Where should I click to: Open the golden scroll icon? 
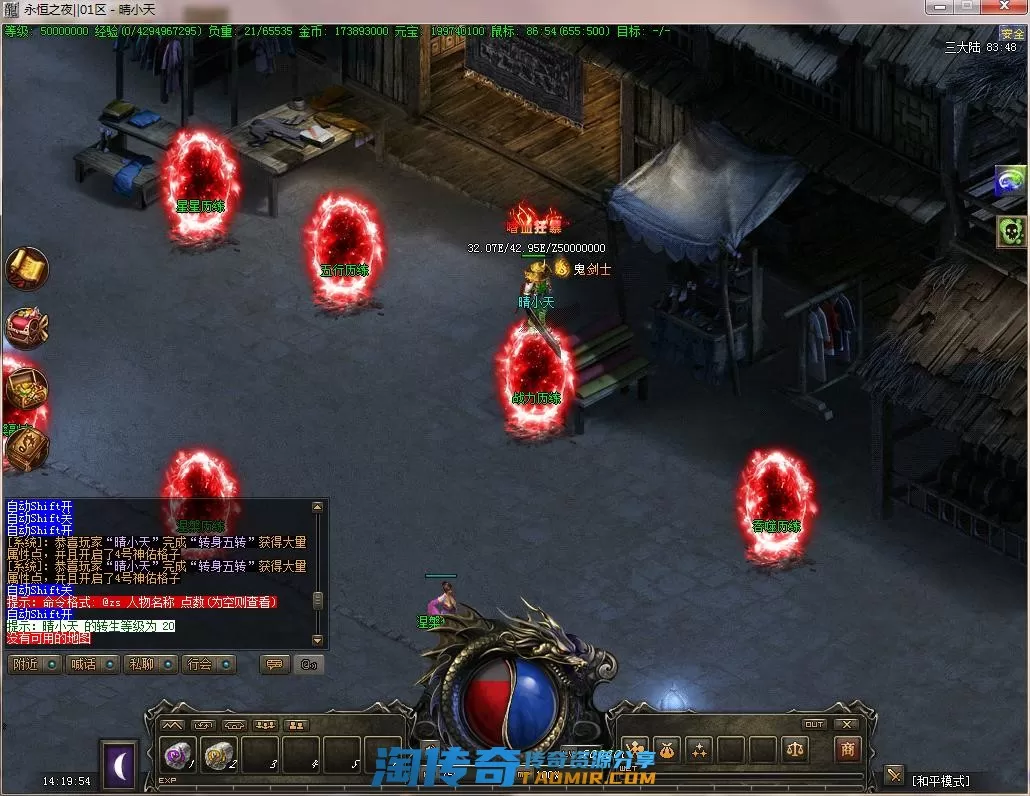pyautogui.click(x=26, y=268)
